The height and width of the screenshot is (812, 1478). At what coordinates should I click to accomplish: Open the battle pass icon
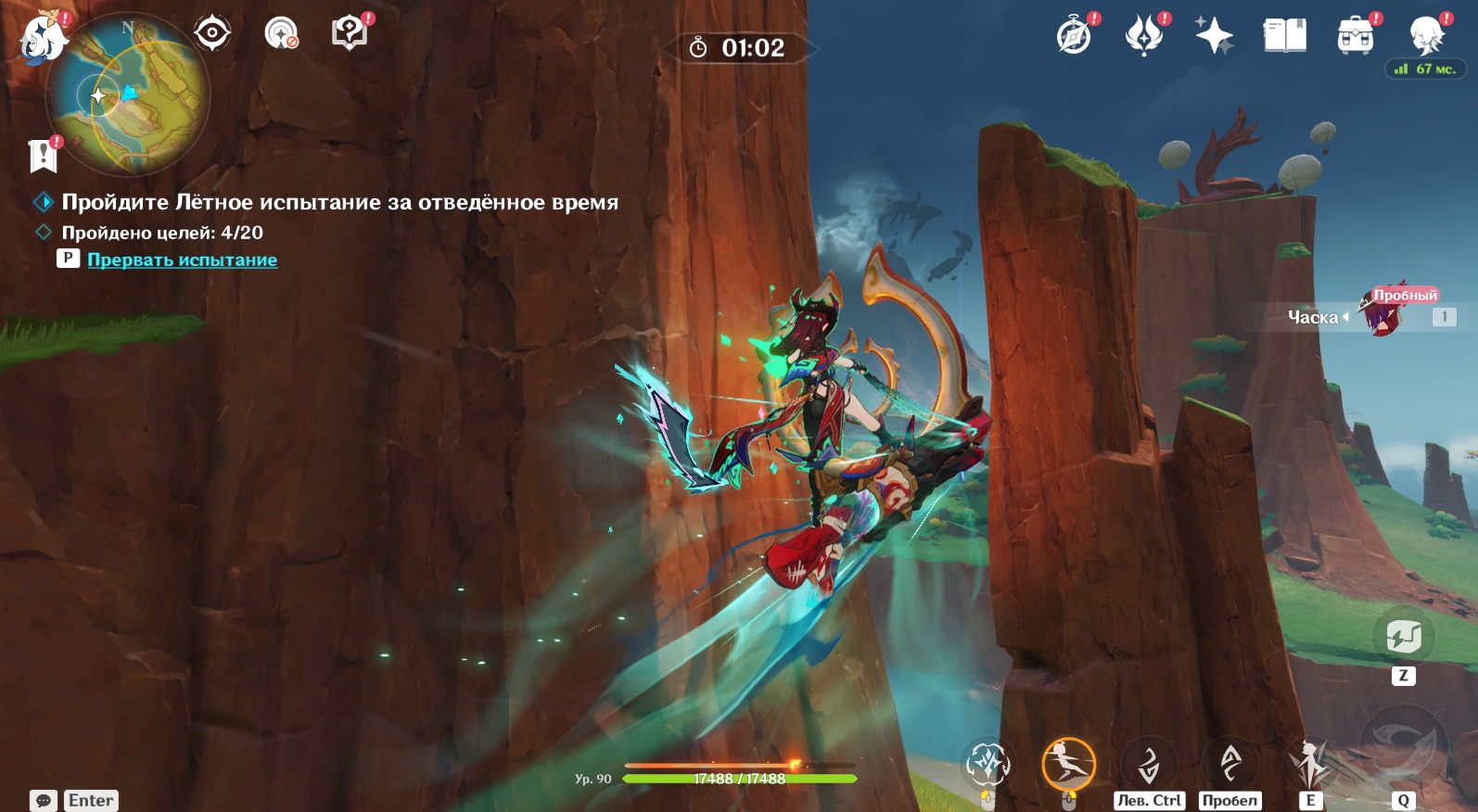coord(1144,36)
